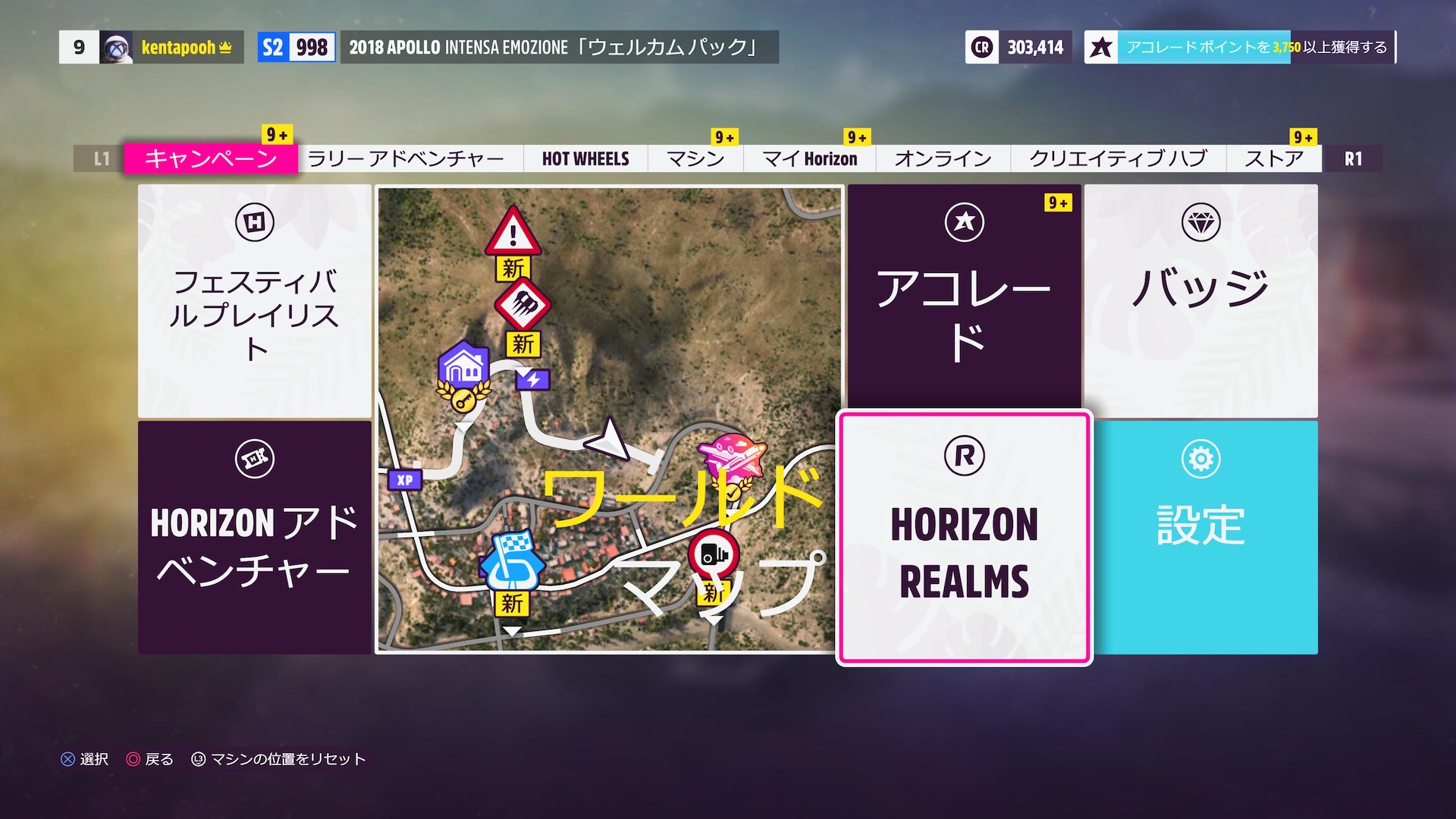Click the kentapooh player avatar thumbnail

pos(115,47)
